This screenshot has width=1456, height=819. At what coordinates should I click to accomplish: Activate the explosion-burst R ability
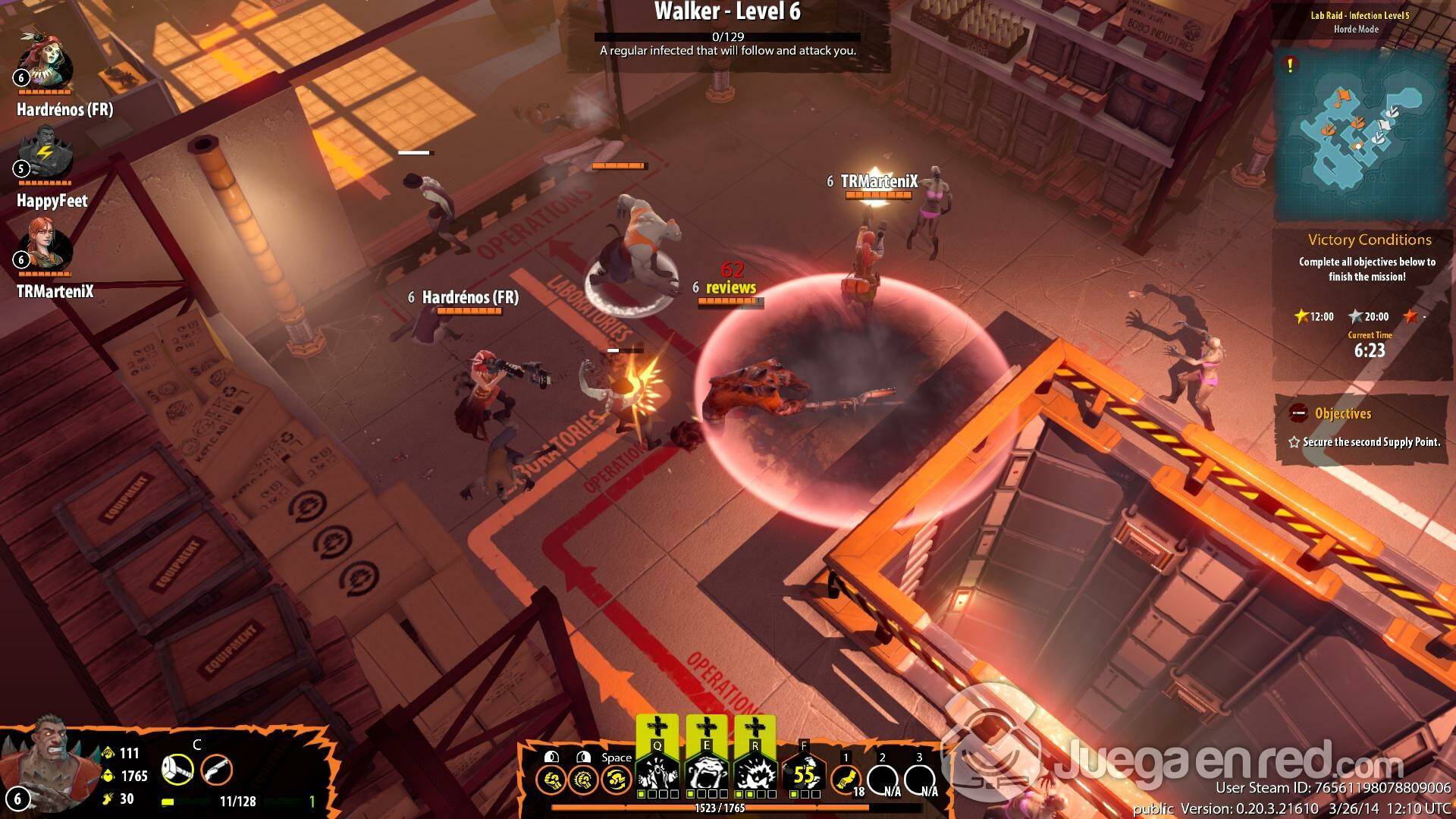point(755,775)
